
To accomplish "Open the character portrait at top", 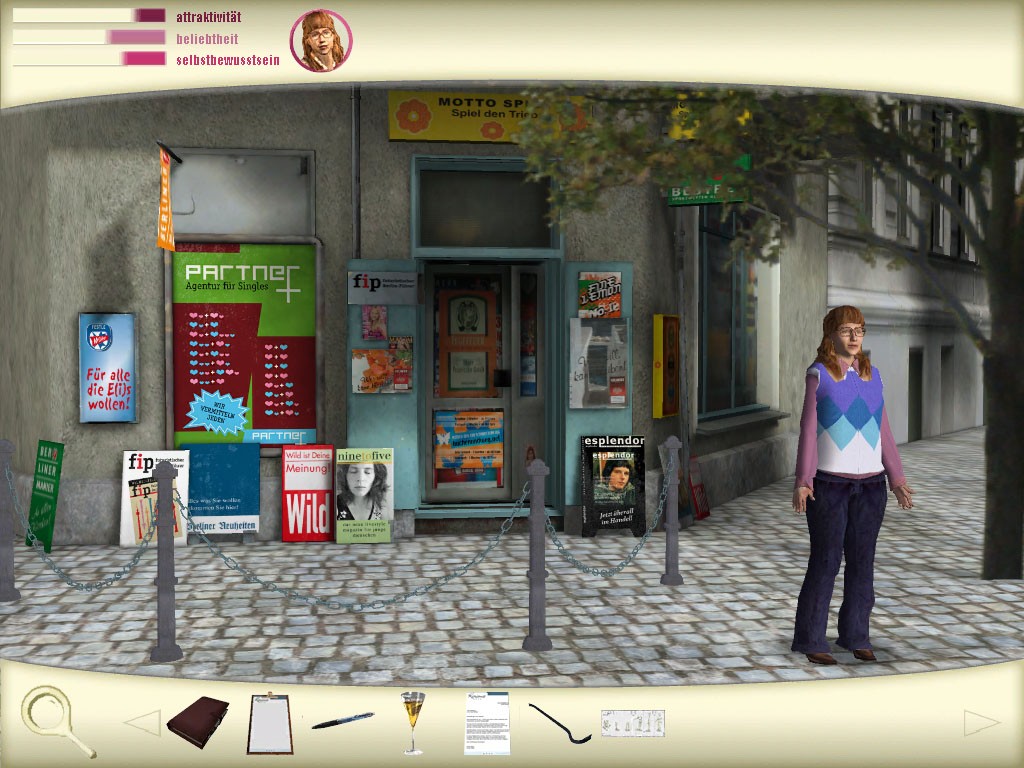I will tap(321, 41).
